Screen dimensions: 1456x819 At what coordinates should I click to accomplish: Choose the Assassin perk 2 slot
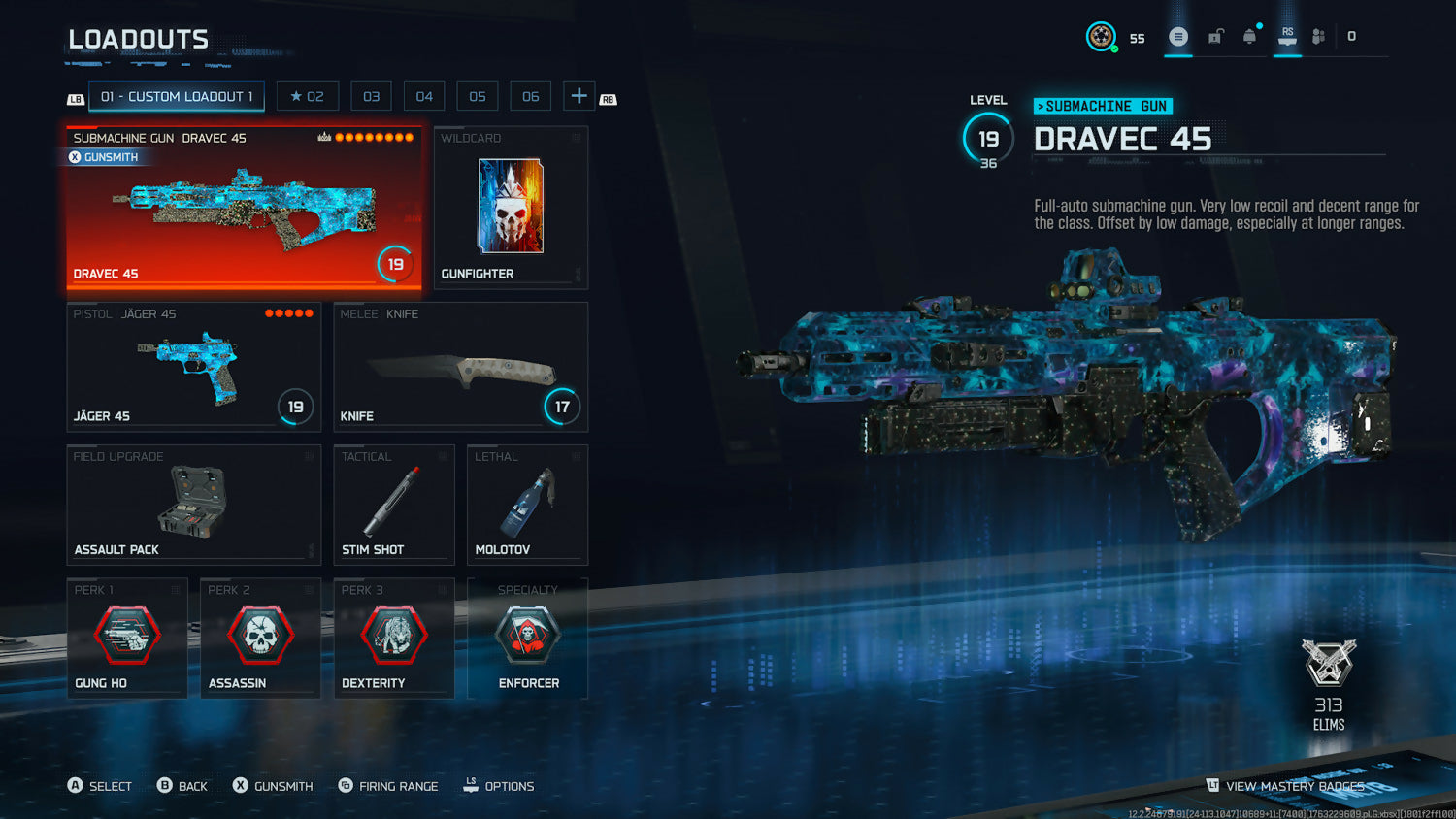pos(260,638)
